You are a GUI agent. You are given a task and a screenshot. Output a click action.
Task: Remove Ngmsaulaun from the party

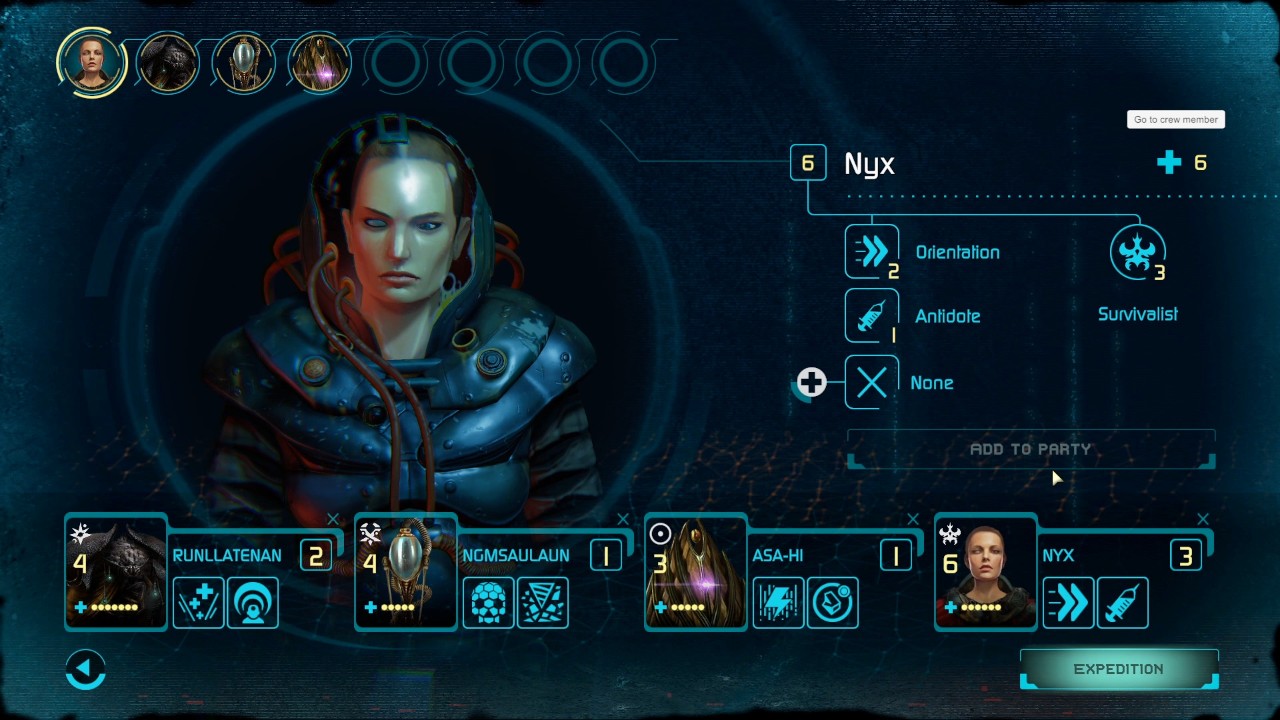point(623,519)
